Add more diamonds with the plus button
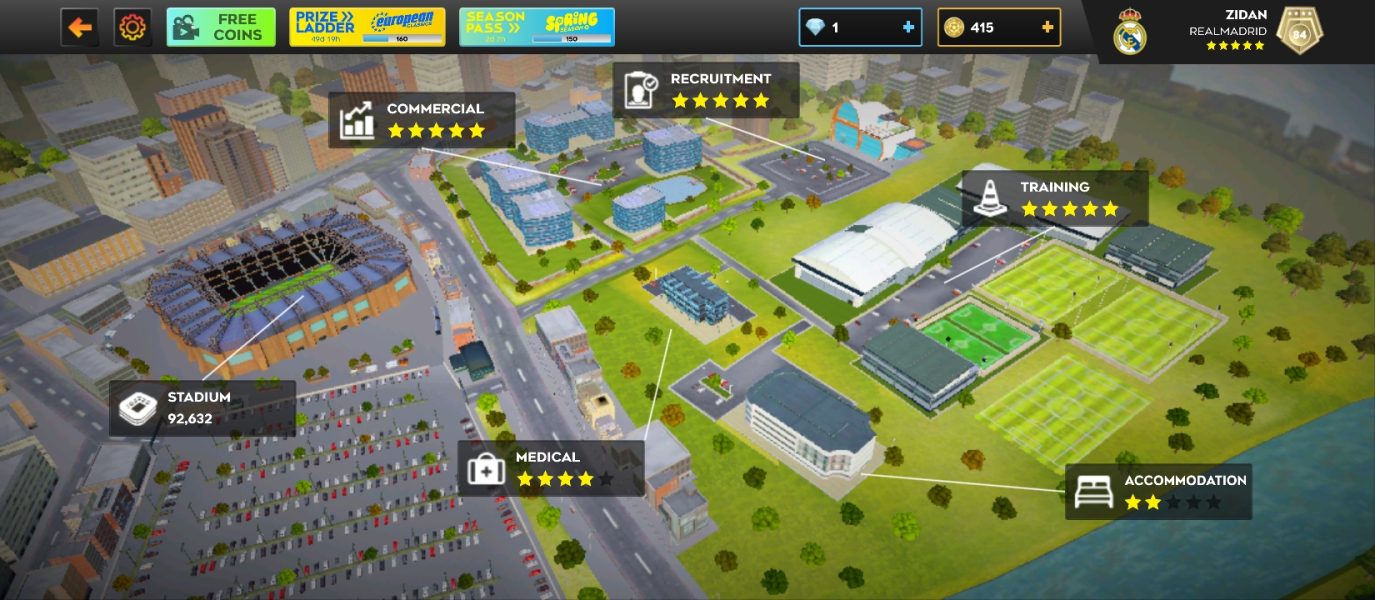This screenshot has width=1375, height=600. (908, 27)
